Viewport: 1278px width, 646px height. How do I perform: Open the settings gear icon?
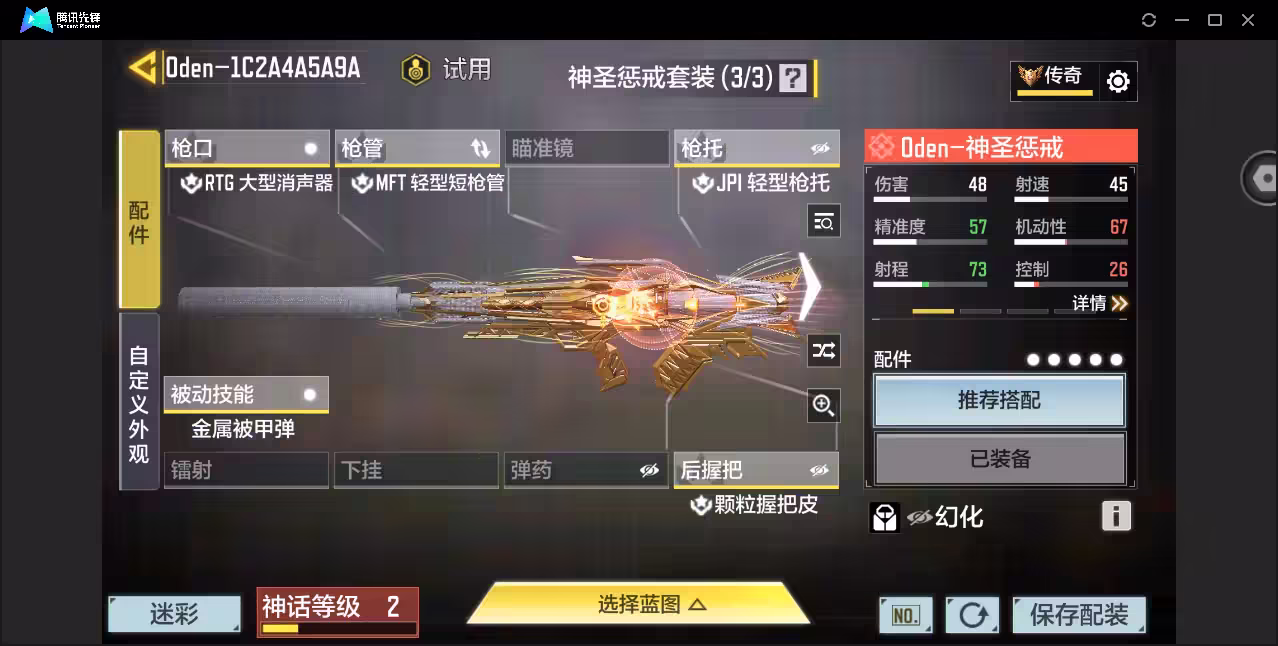1118,82
